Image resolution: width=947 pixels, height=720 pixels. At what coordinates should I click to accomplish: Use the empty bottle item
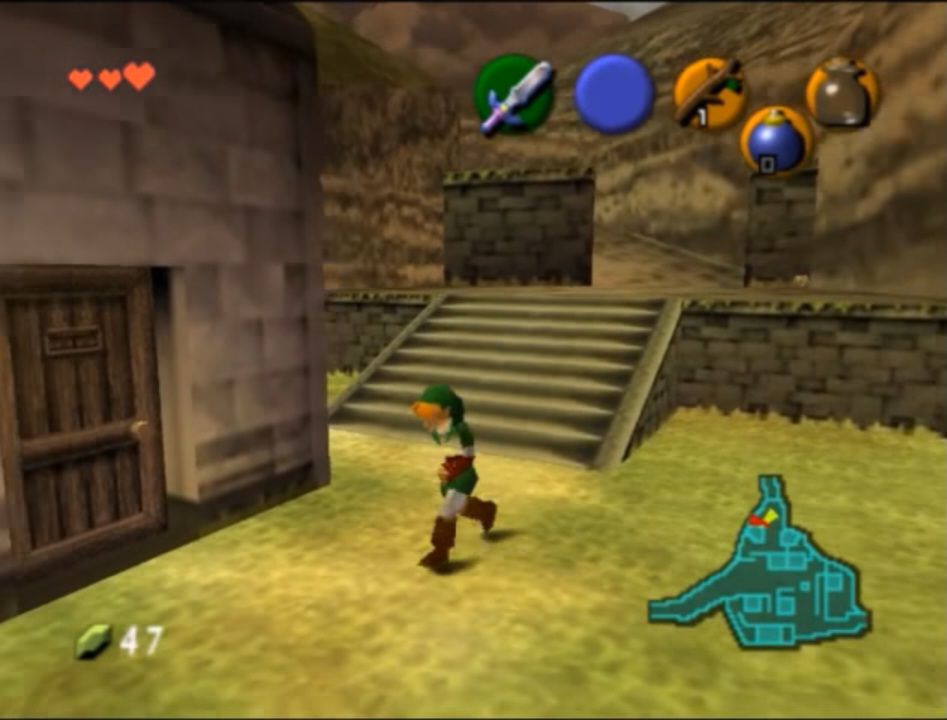pos(842,93)
